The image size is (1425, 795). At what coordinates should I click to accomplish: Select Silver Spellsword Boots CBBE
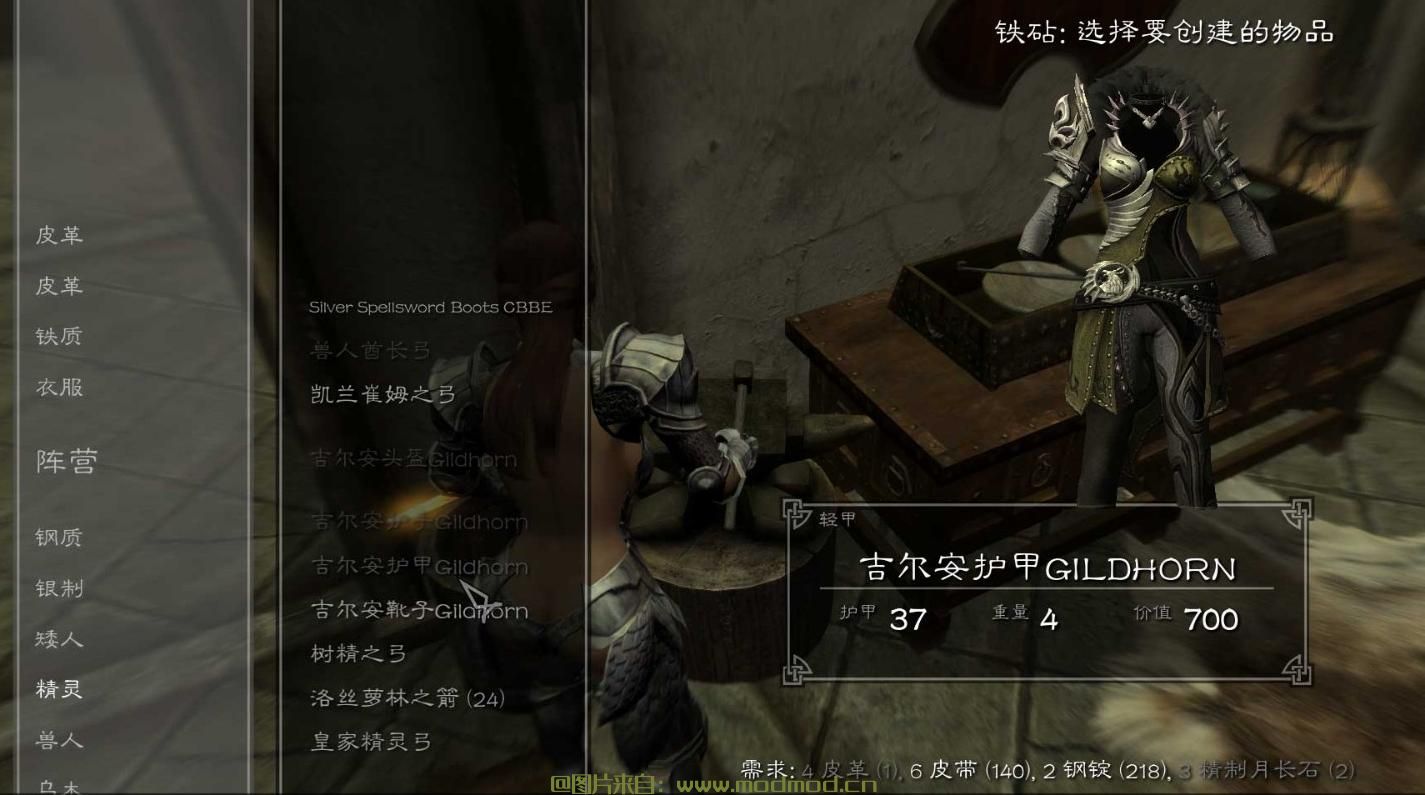point(430,307)
